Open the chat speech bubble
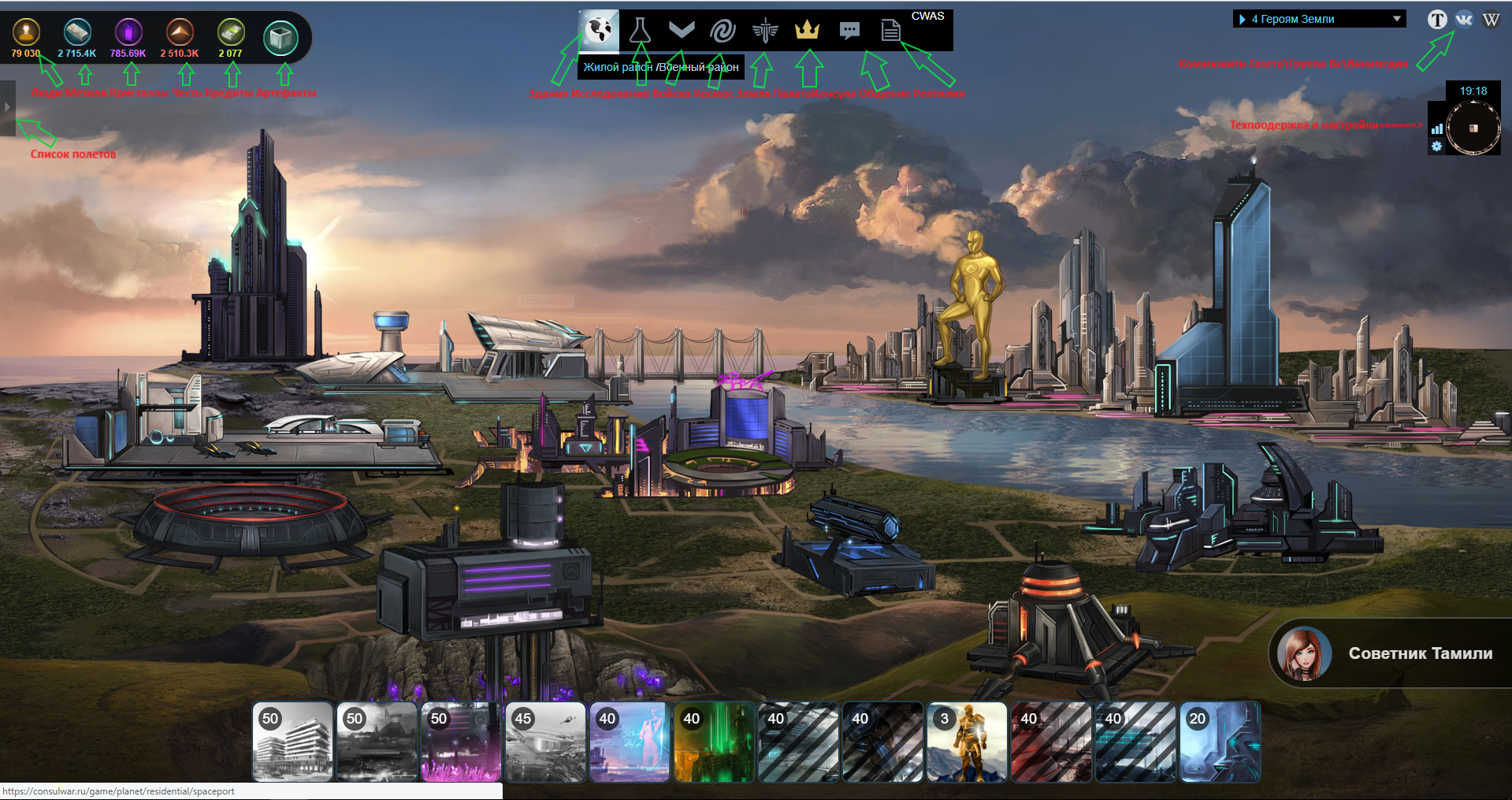Viewport: 1512px width, 800px height. [x=849, y=31]
